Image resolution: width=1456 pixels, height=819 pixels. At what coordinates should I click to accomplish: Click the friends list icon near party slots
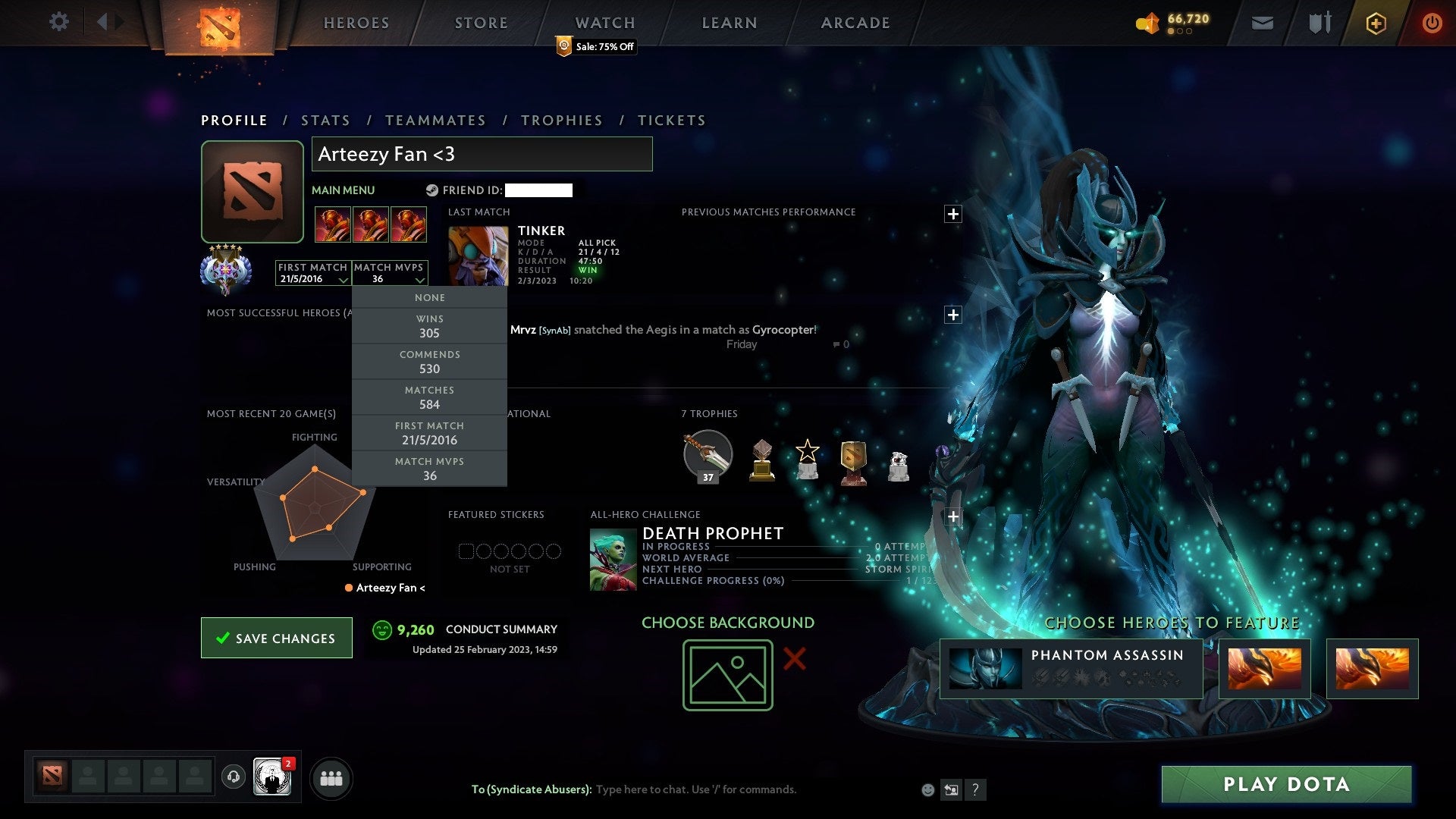point(331,777)
